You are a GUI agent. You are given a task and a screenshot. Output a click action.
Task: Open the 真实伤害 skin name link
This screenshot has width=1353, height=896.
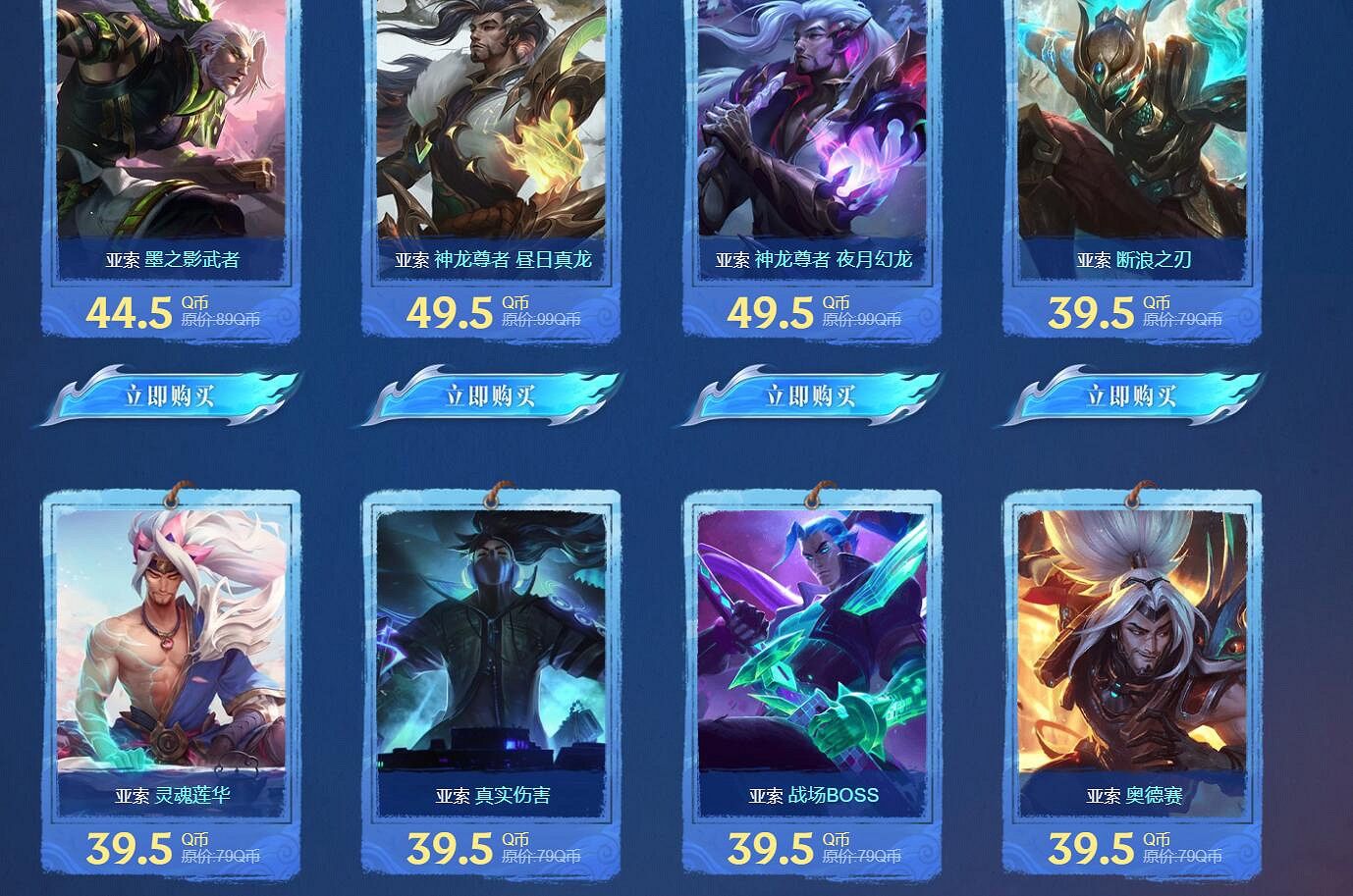[491, 796]
